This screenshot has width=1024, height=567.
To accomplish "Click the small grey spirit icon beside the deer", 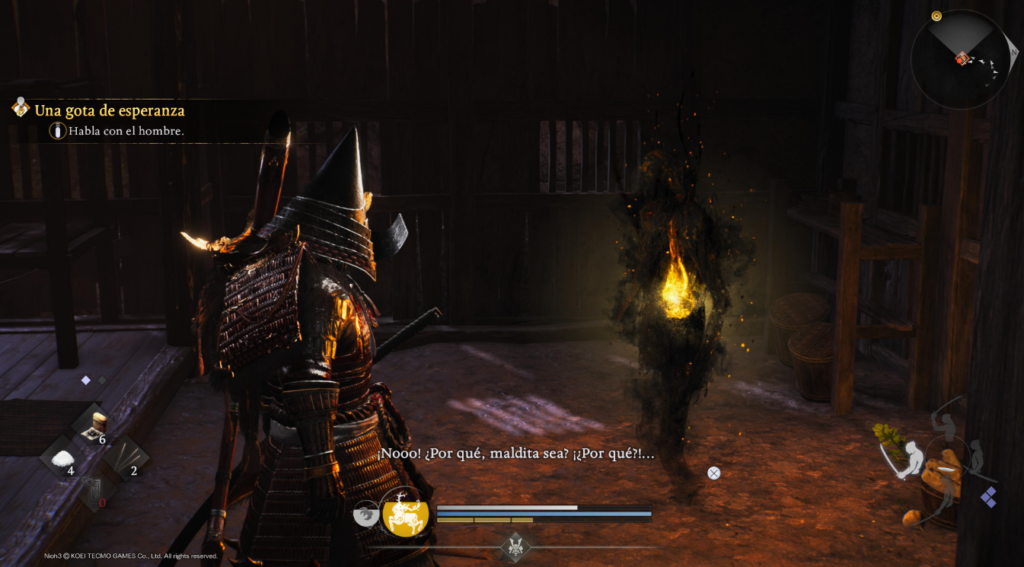I will 366,512.
